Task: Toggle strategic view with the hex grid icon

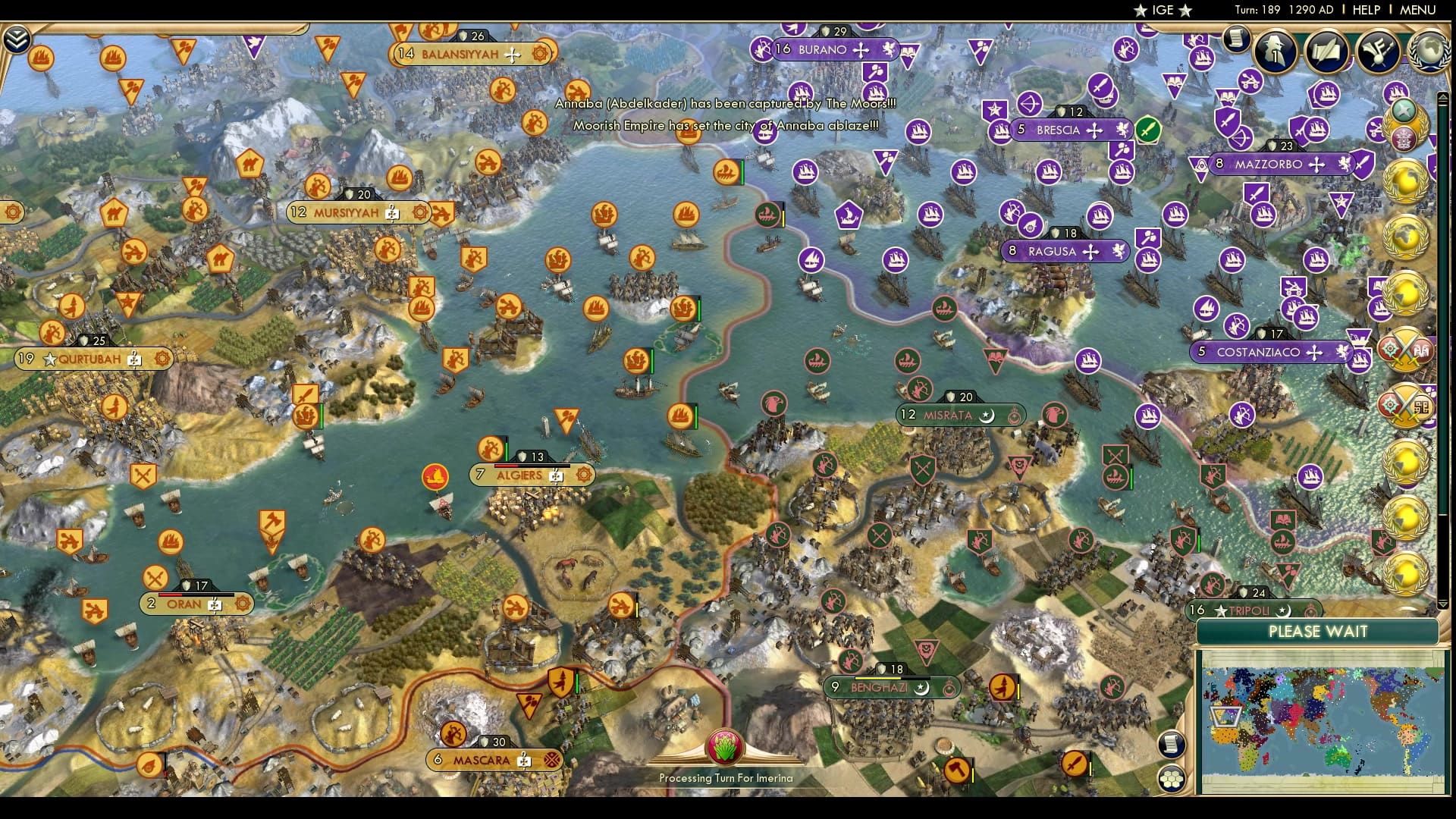Action: [1172, 777]
